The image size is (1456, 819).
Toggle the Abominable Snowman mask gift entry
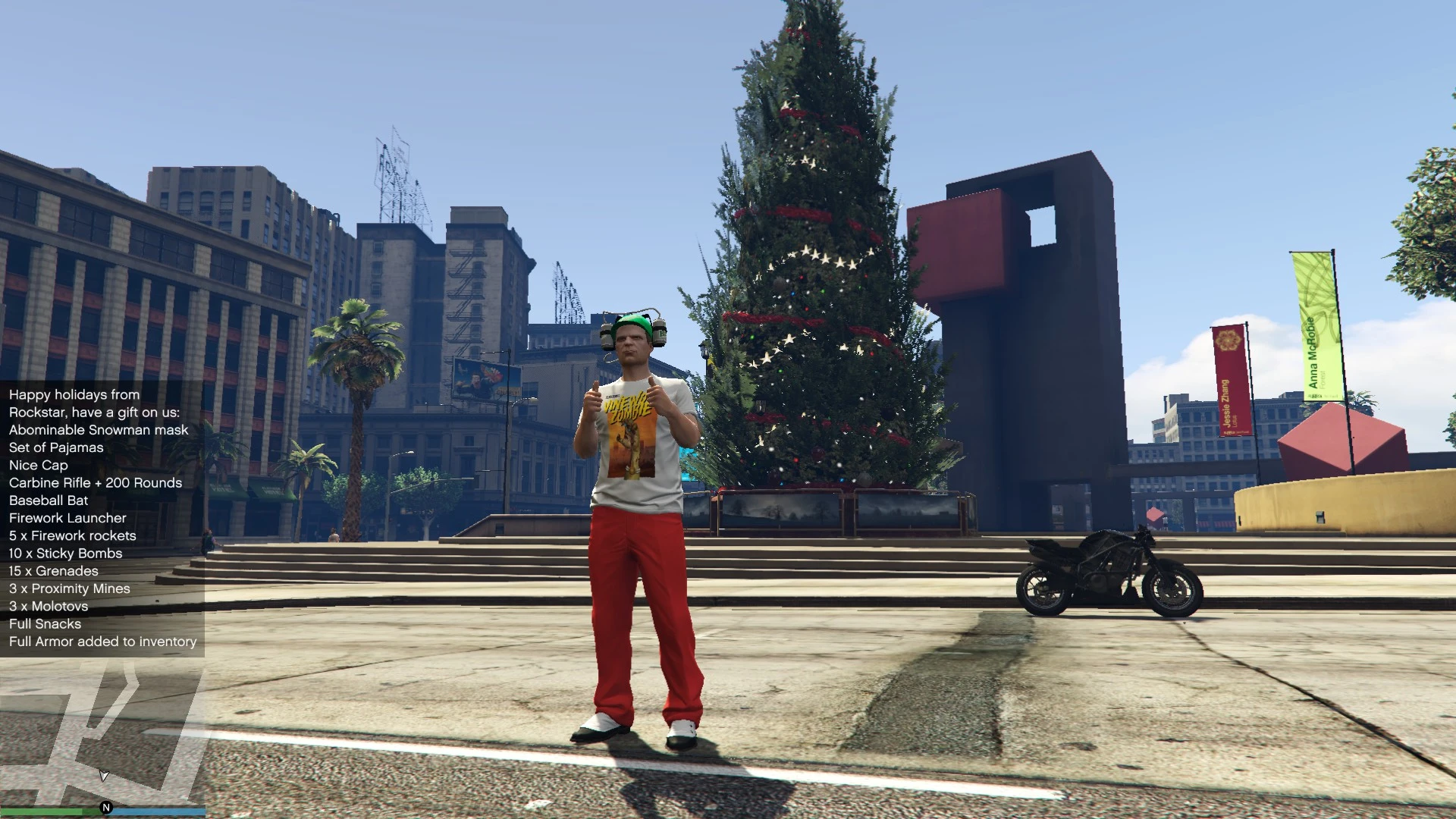click(97, 429)
